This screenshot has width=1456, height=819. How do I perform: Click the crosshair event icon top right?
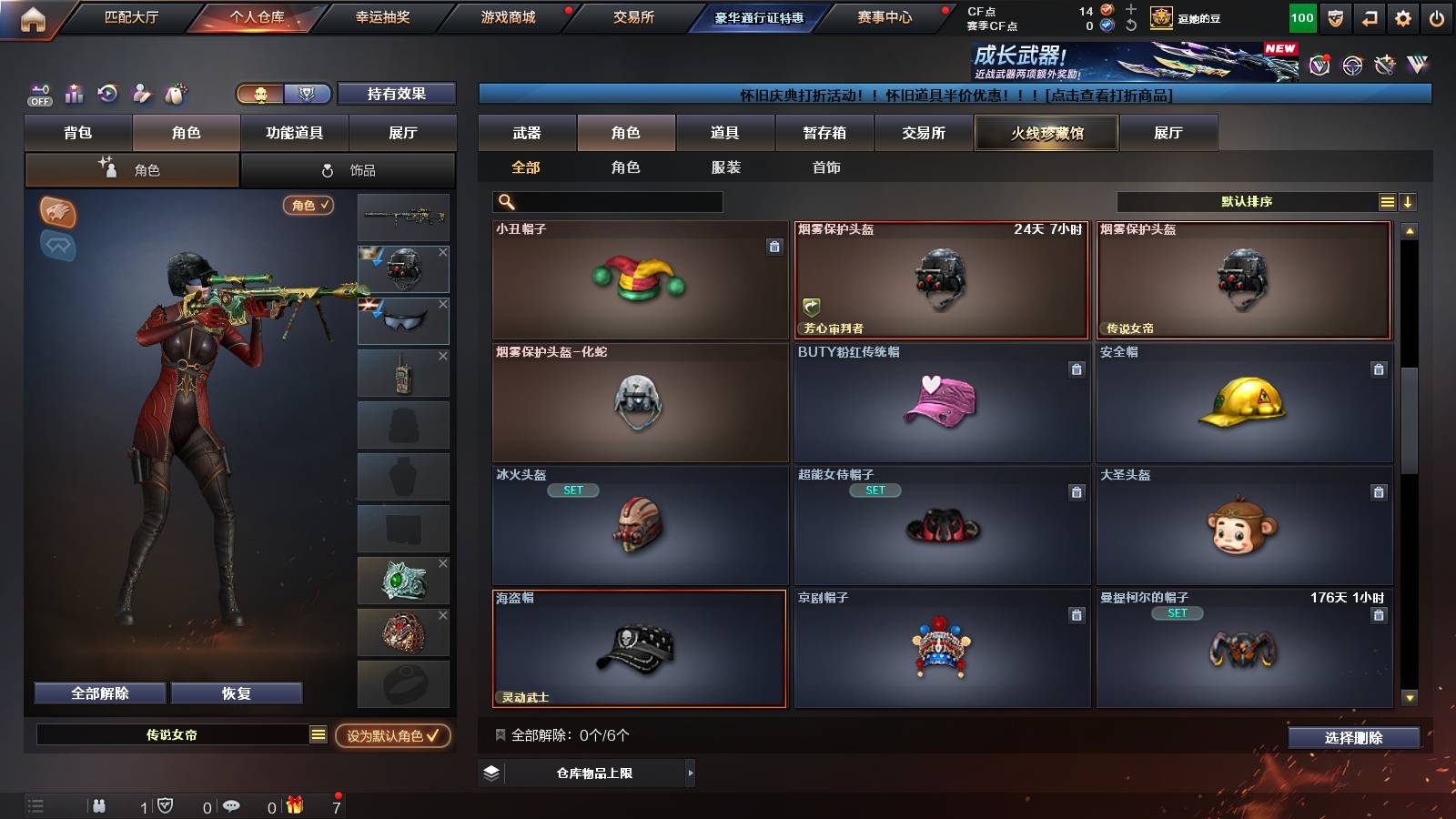1350,65
